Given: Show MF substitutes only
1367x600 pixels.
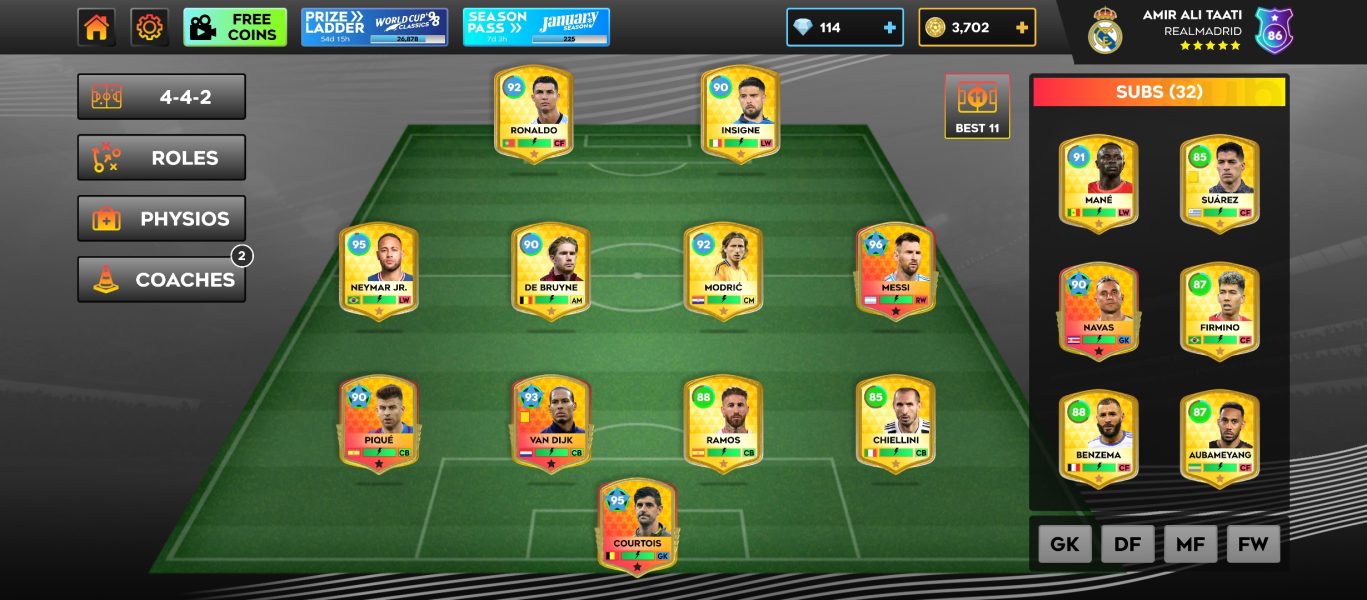Looking at the screenshot, I should pyautogui.click(x=1190, y=544).
